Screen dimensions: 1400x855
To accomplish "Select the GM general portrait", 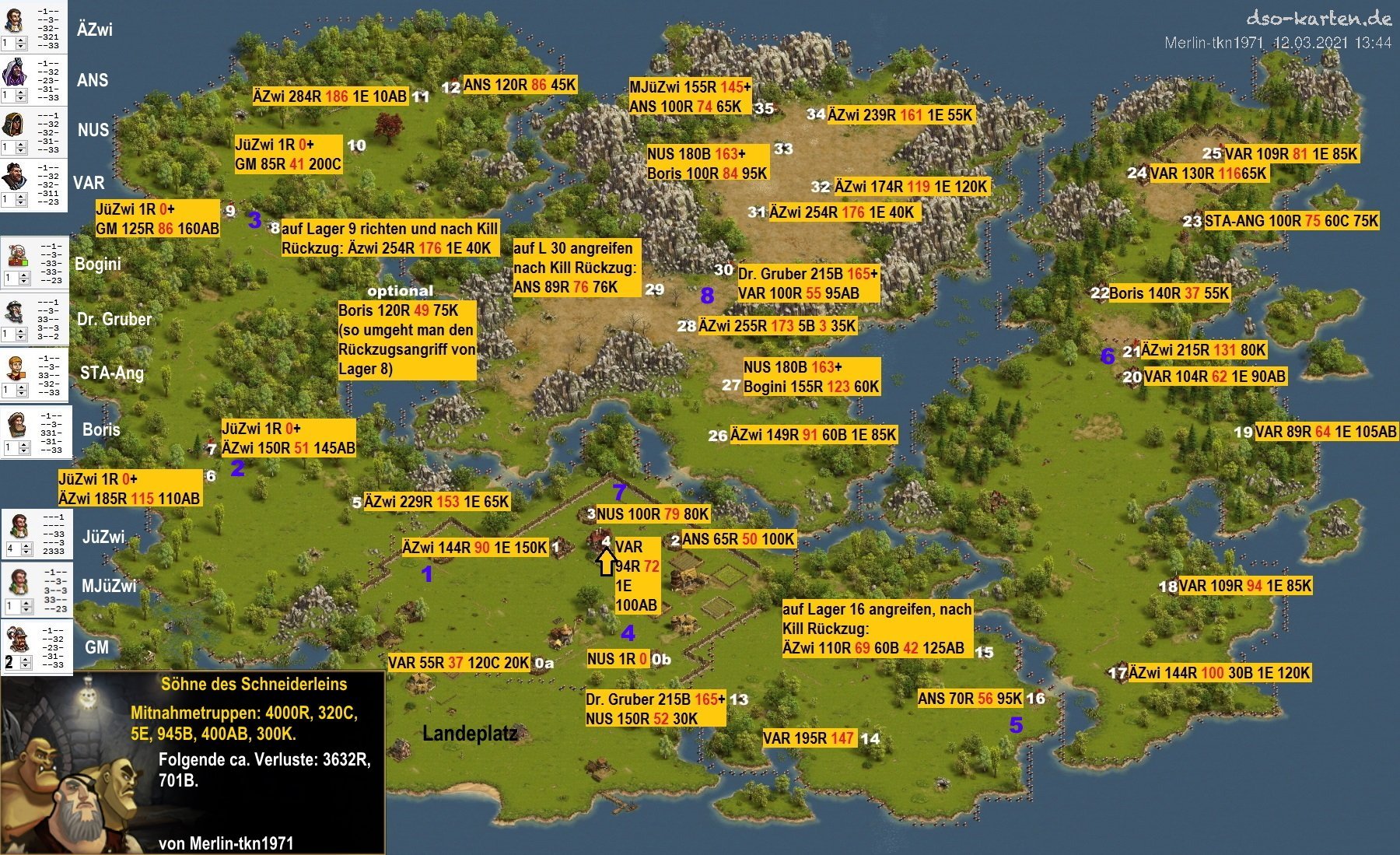I will tap(19, 638).
